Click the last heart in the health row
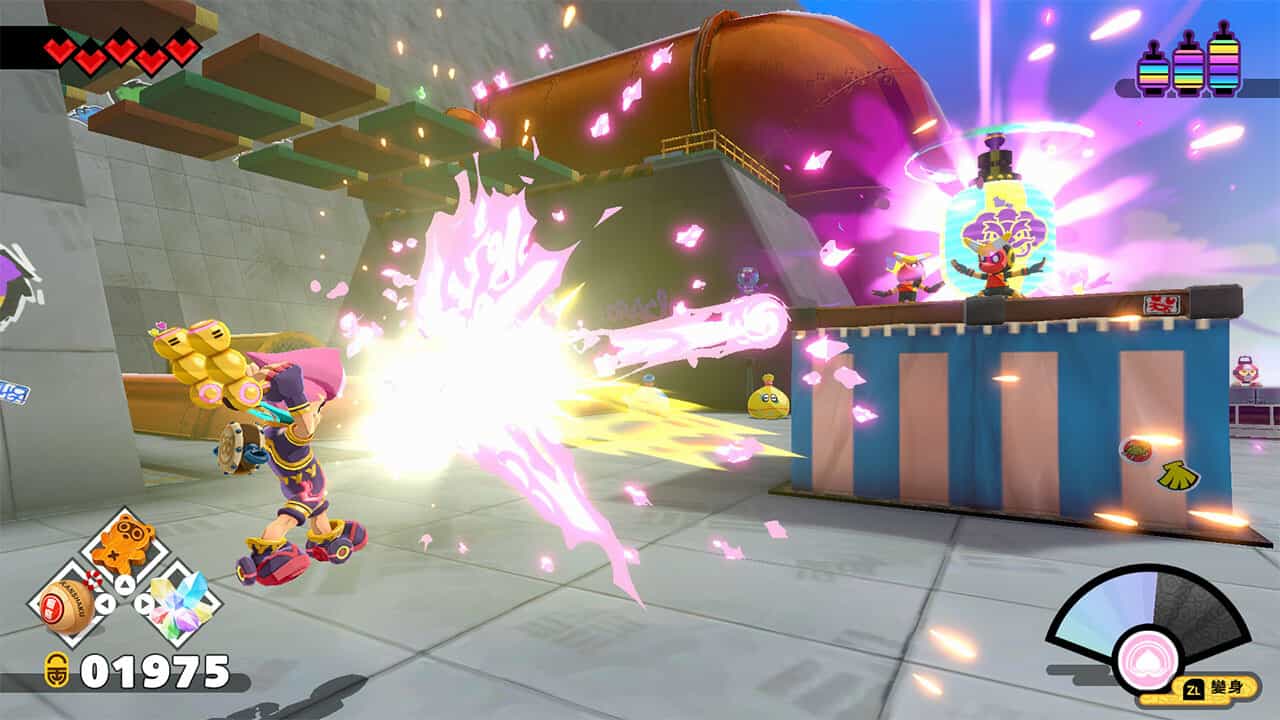This screenshot has height=720, width=1280. tap(183, 48)
